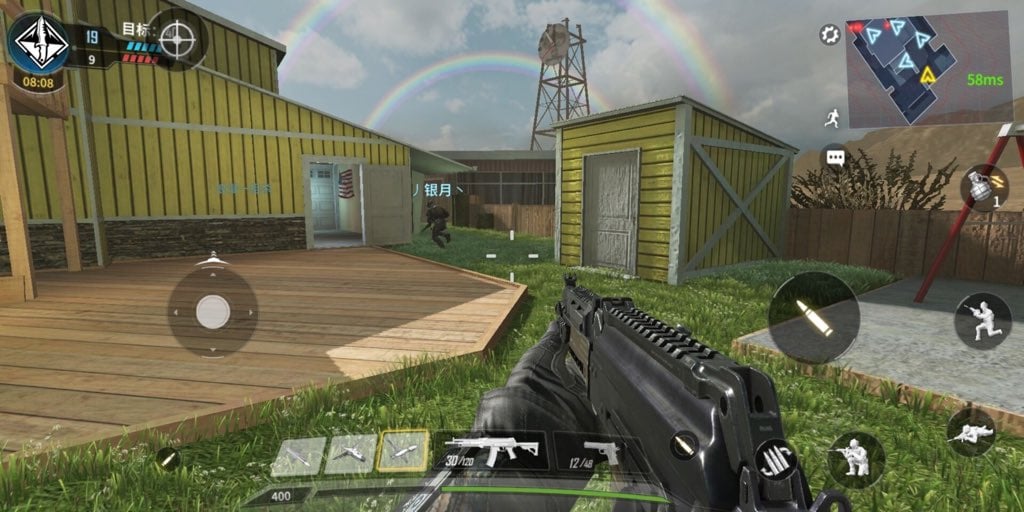Tap the virtual movement joystick
Viewport: 1024px width, 512px height.
click(212, 312)
